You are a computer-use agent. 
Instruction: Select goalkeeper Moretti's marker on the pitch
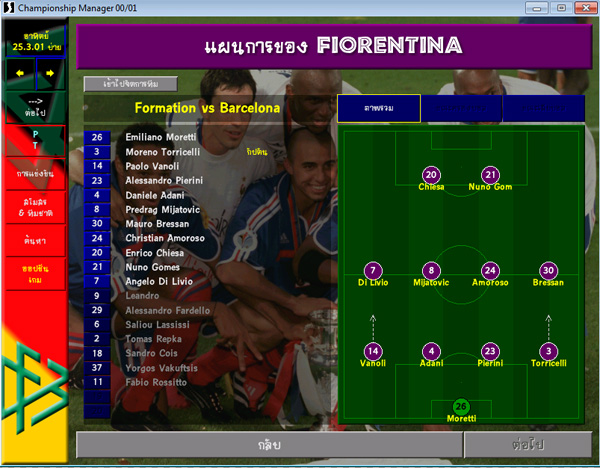click(x=461, y=406)
